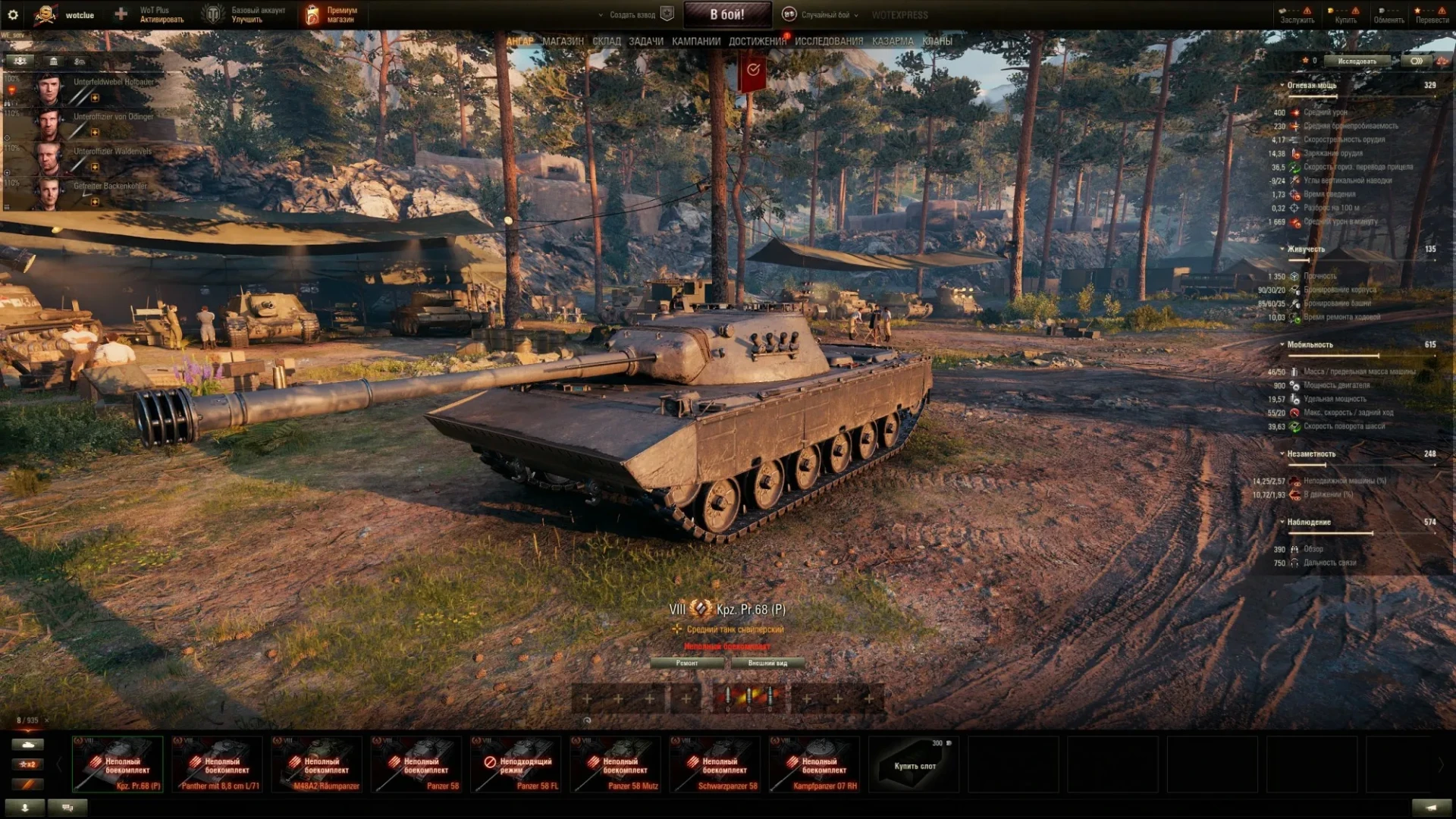The width and height of the screenshot is (1456, 819).
Task: Switch to the СКЛАД tab
Action: click(606, 41)
